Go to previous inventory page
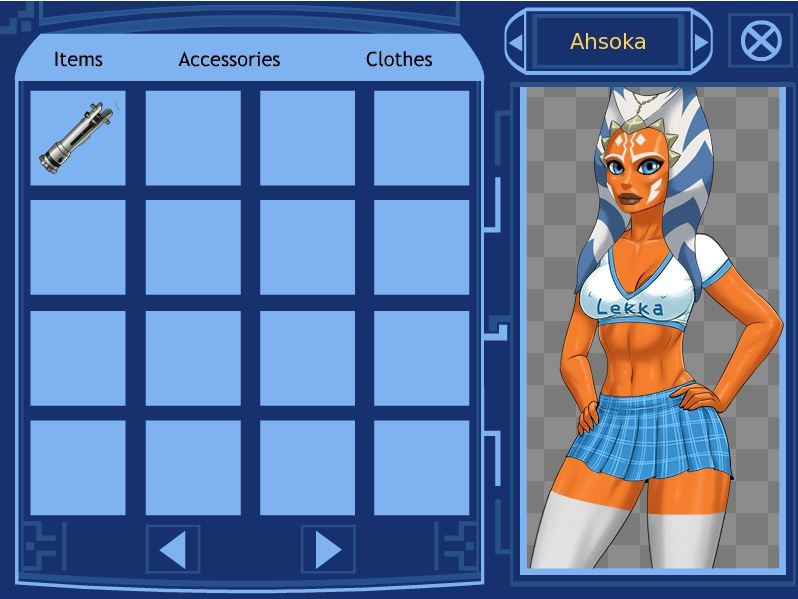Viewport: 798px width, 599px height. click(173, 549)
